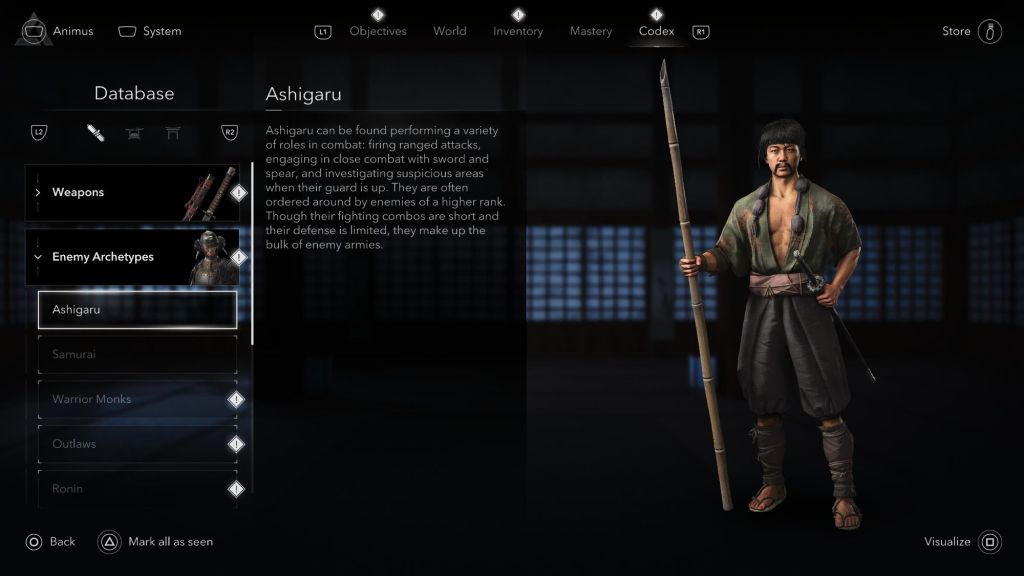This screenshot has width=1024, height=576.
Task: Switch to the torii gate database category
Action: pyautogui.click(x=173, y=133)
